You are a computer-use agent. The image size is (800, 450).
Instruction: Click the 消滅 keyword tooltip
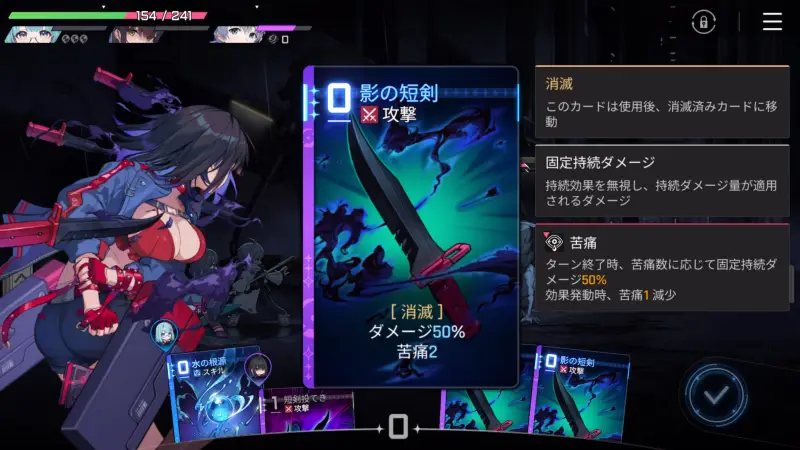(x=661, y=101)
